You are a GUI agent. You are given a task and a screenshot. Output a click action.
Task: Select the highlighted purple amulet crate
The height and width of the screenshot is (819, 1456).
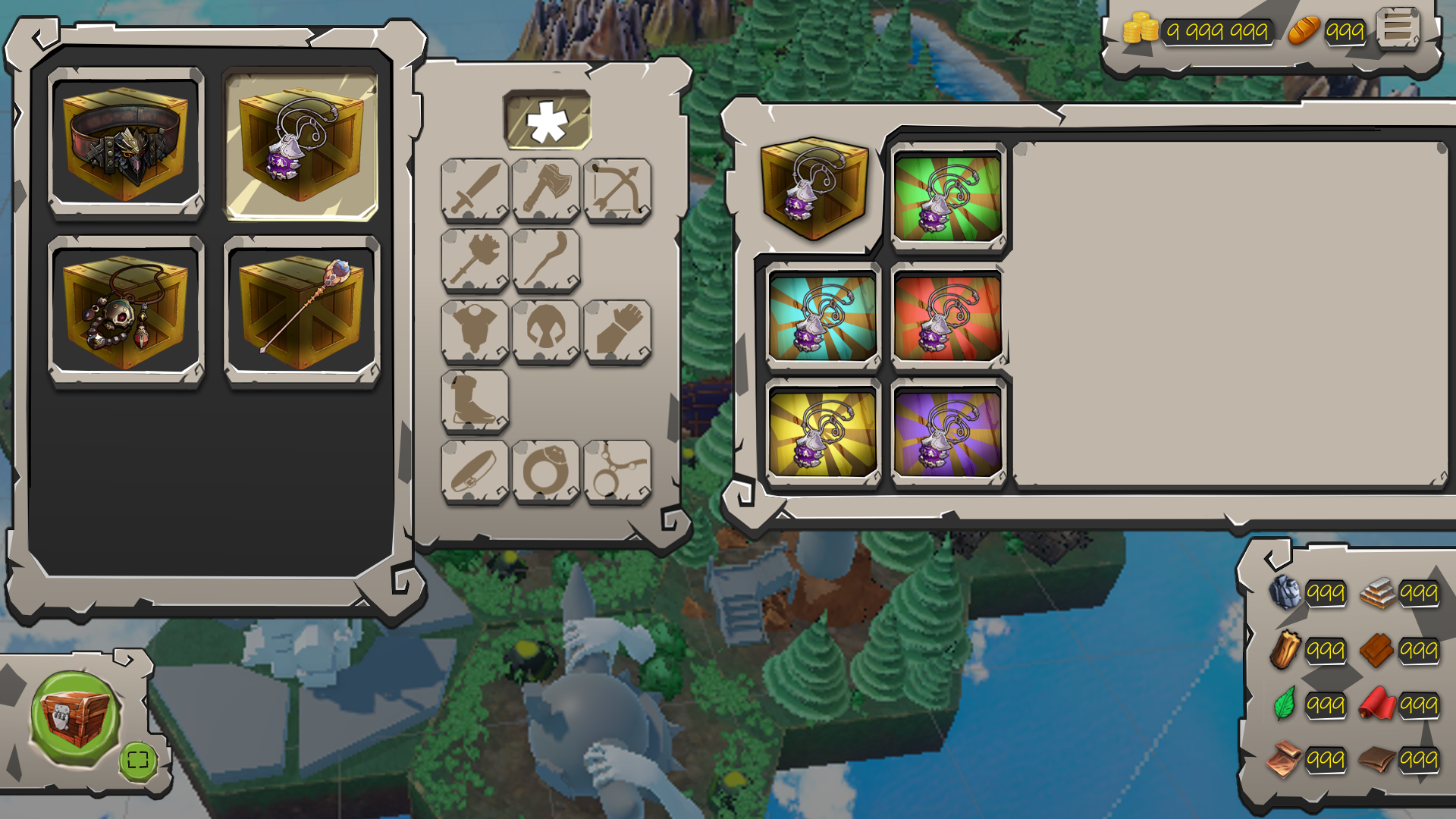(x=301, y=146)
